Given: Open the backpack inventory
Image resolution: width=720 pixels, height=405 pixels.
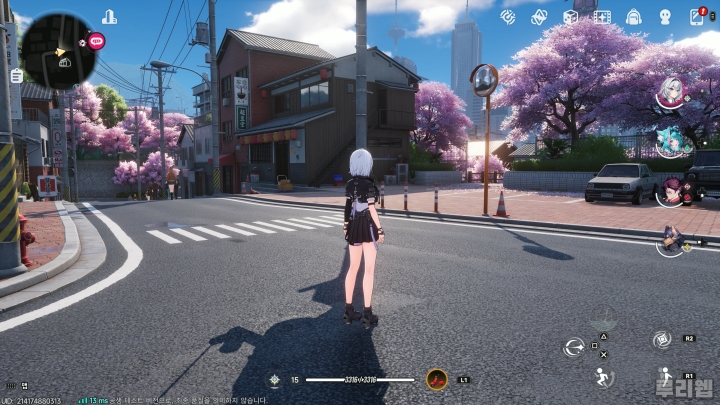Looking at the screenshot, I should pos(633,17).
